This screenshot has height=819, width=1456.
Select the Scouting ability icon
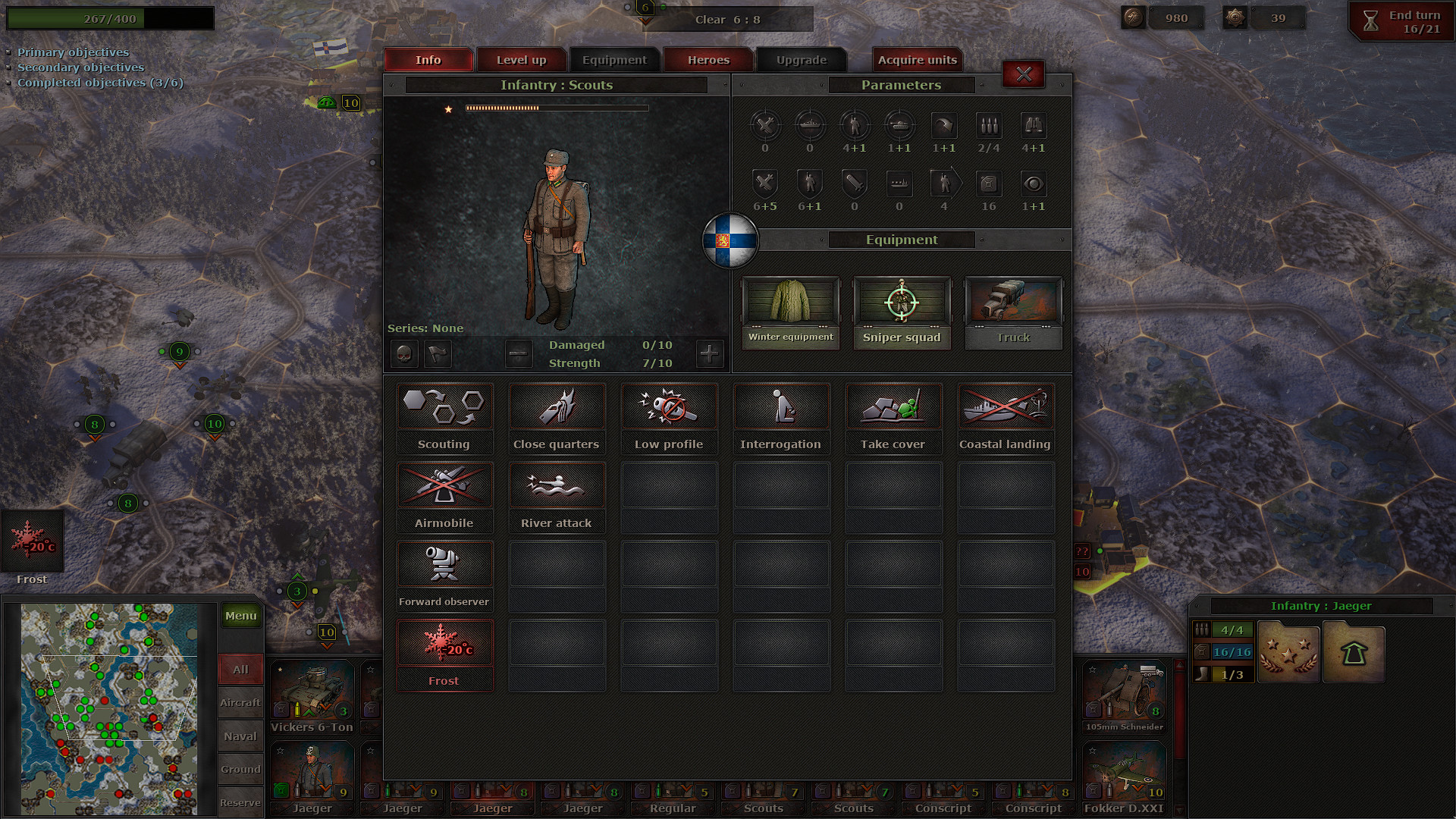[444, 406]
